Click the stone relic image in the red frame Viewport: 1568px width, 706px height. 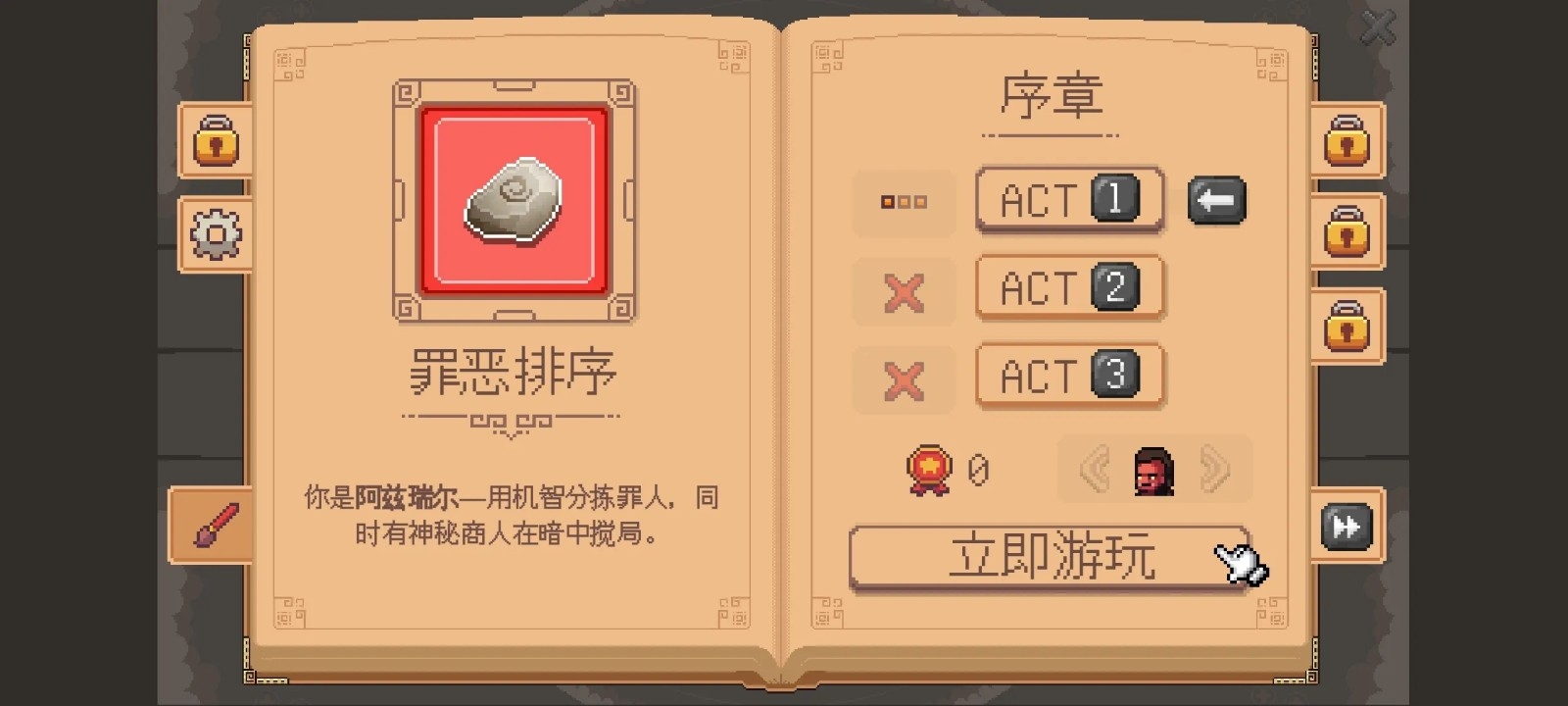point(512,199)
